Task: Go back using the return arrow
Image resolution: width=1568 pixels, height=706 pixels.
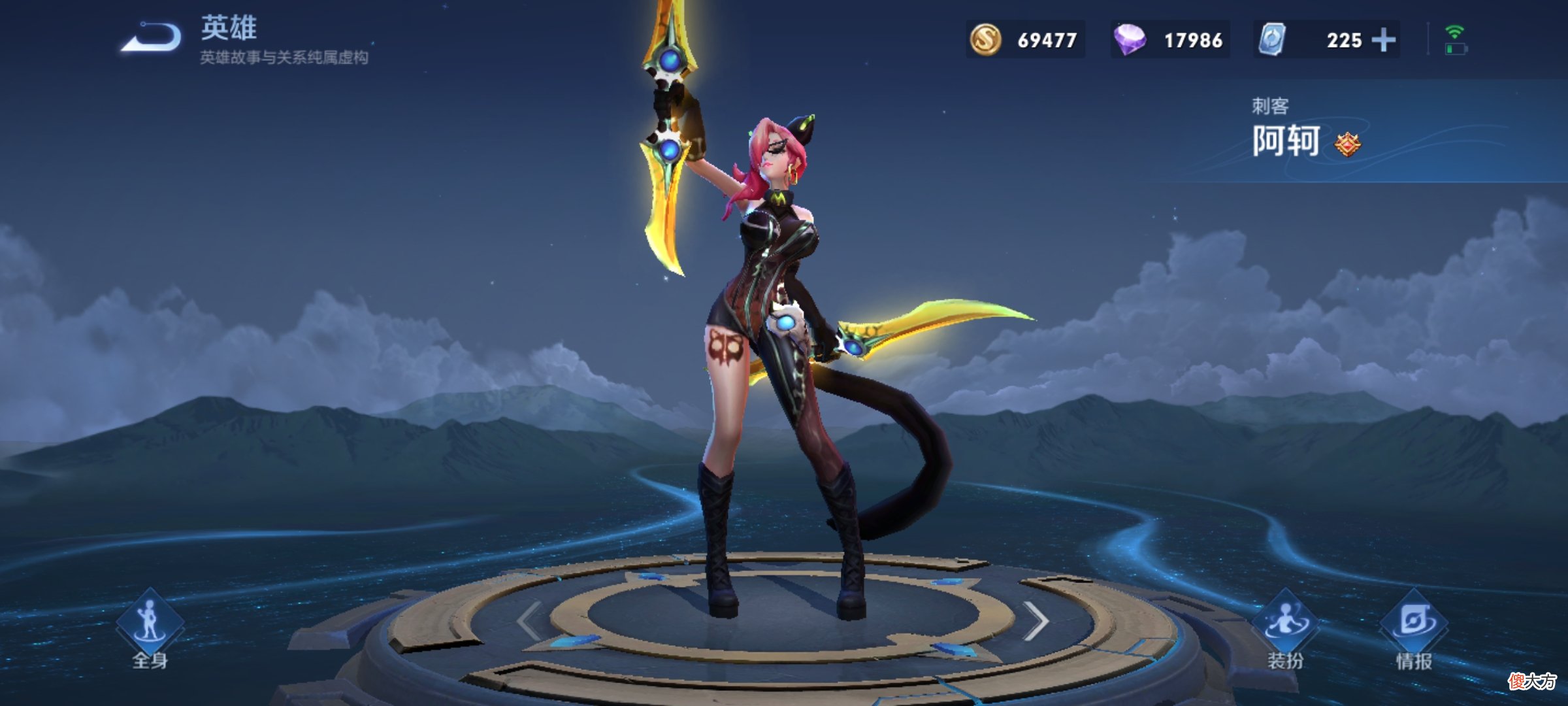Action: (x=152, y=37)
